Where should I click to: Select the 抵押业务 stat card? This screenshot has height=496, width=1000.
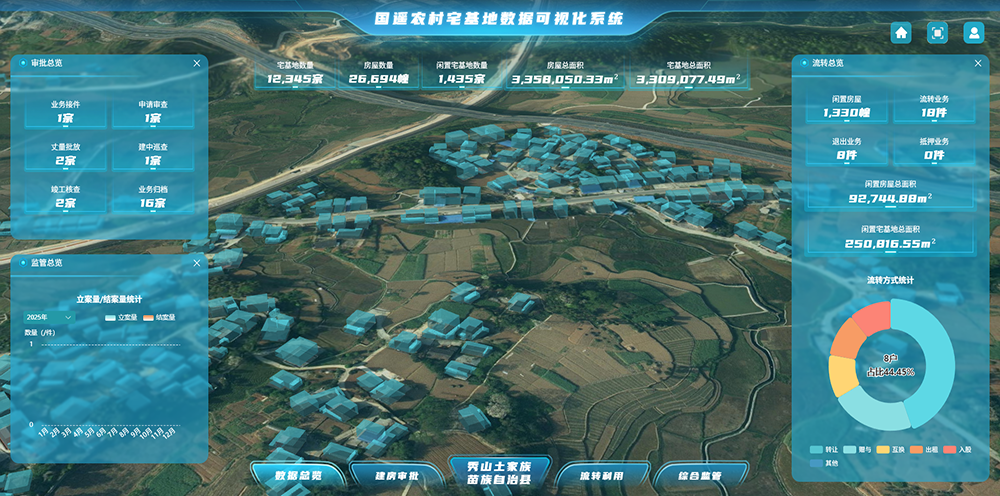[935, 149]
